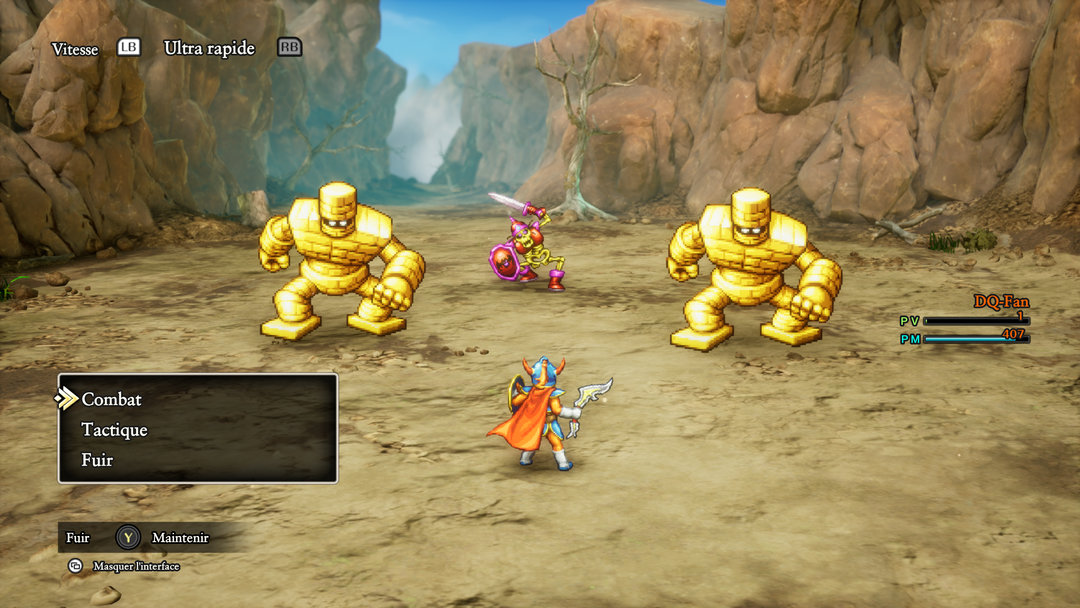Hide the interface with Masquer l'interface
The height and width of the screenshot is (608, 1080).
[x=135, y=566]
